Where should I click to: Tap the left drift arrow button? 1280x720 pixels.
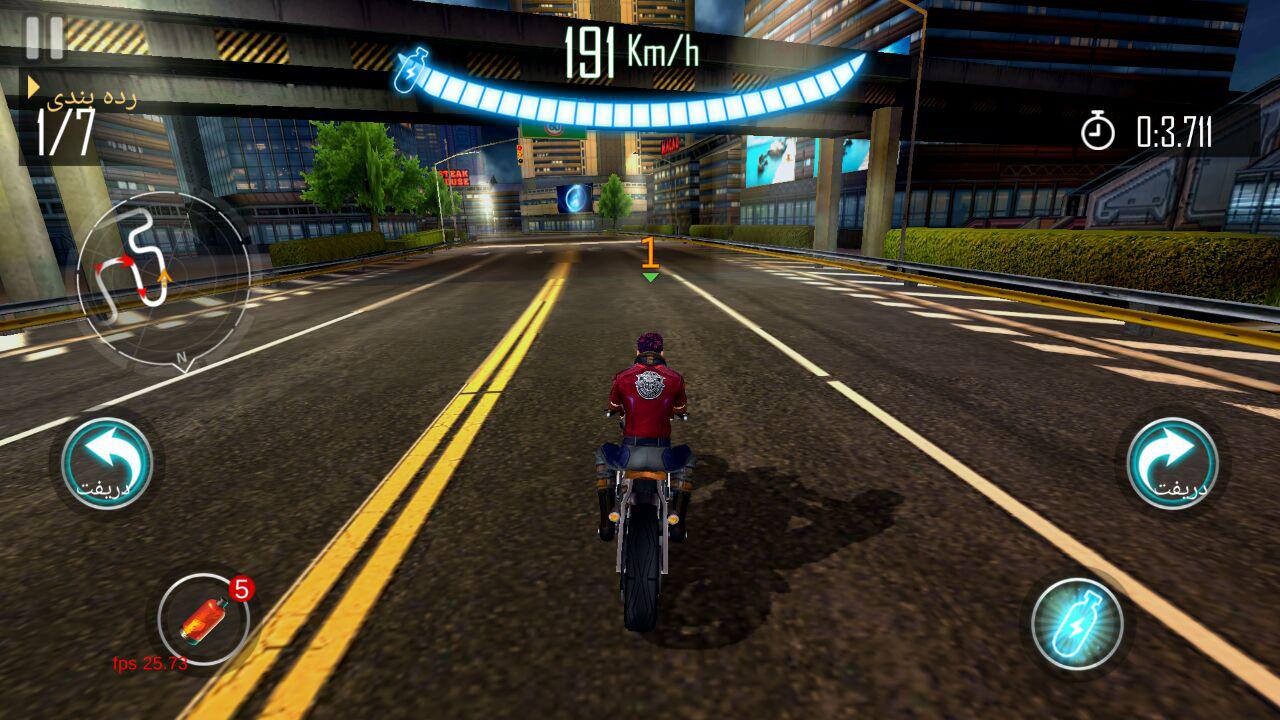coord(106,464)
